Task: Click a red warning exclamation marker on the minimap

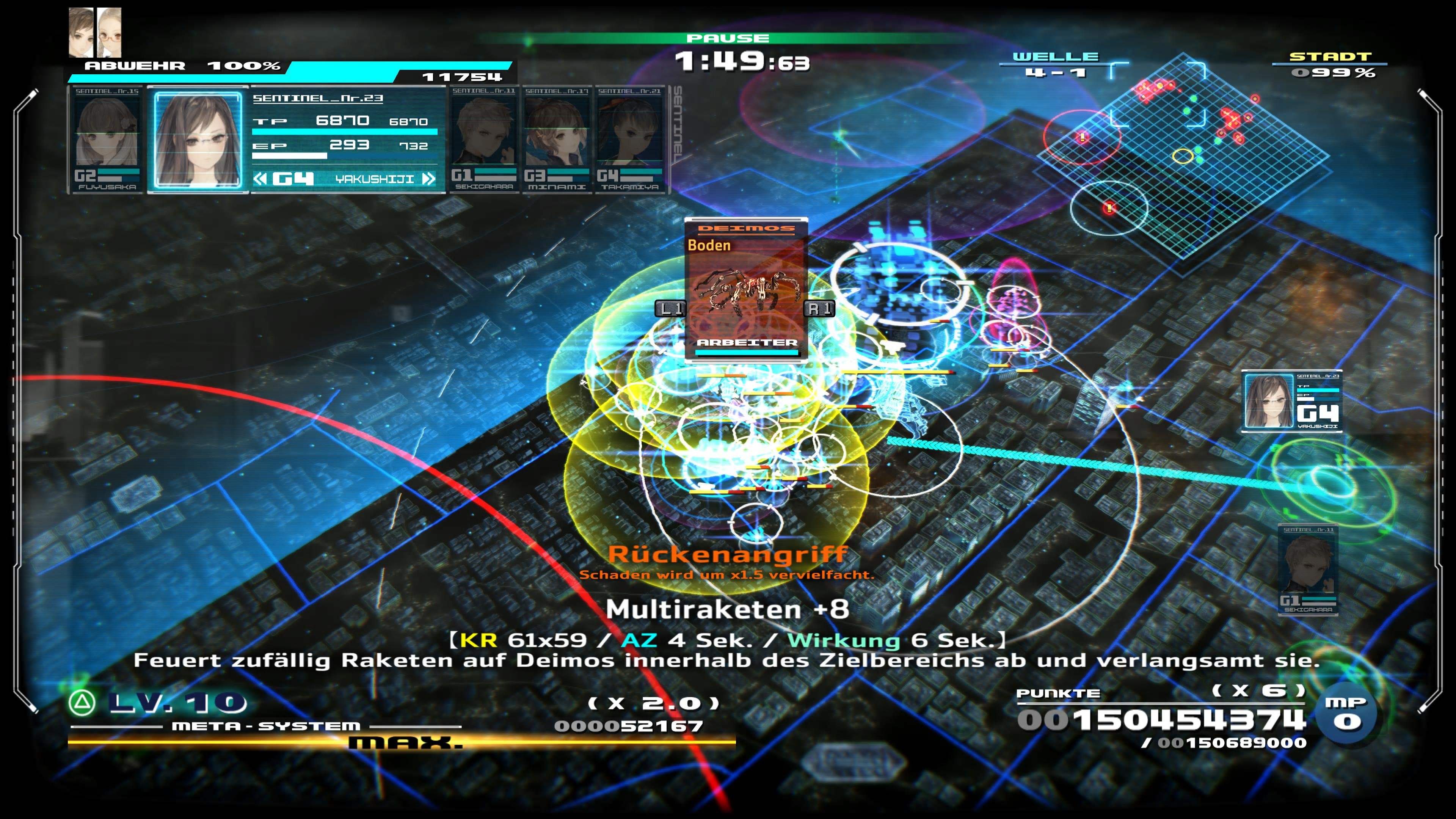Action: click(x=1083, y=136)
